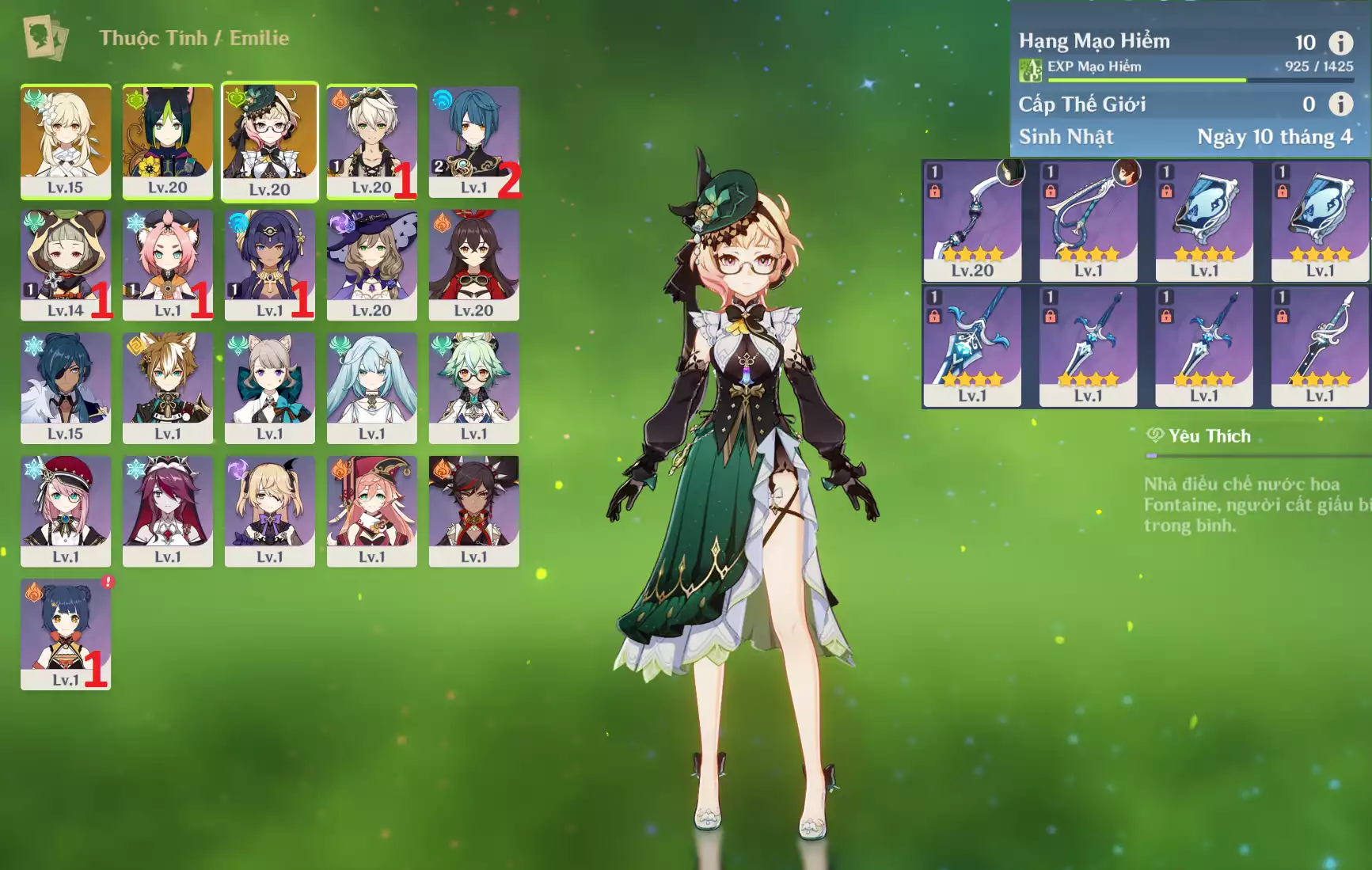Viewport: 1372px width, 870px height.
Task: Pick Bennett's Lv.20 portrait
Action: (x=371, y=141)
